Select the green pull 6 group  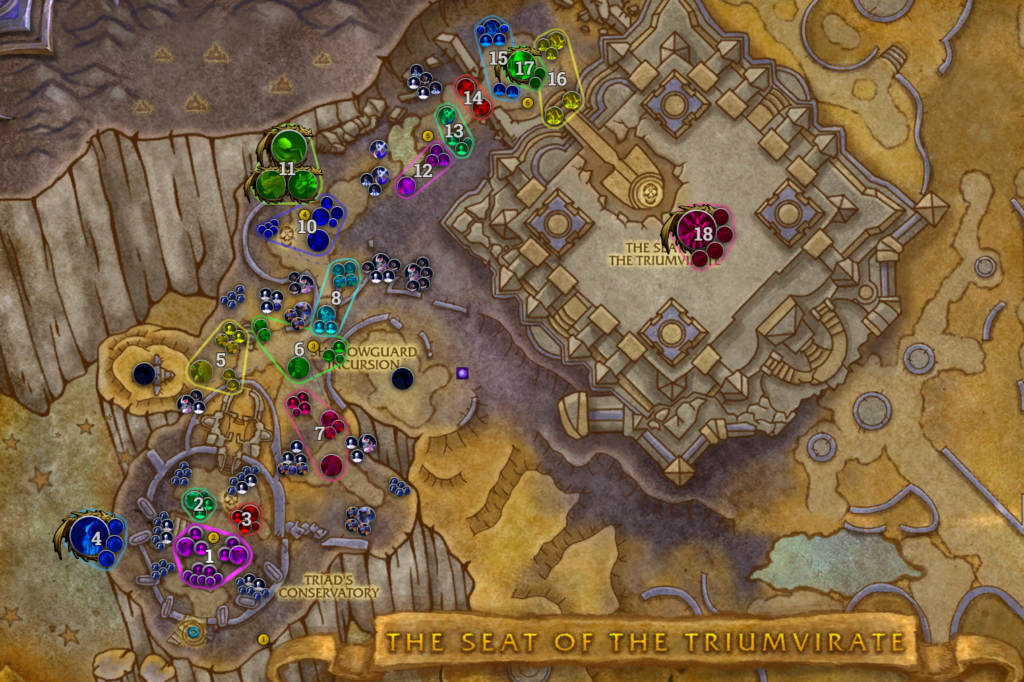coord(298,349)
